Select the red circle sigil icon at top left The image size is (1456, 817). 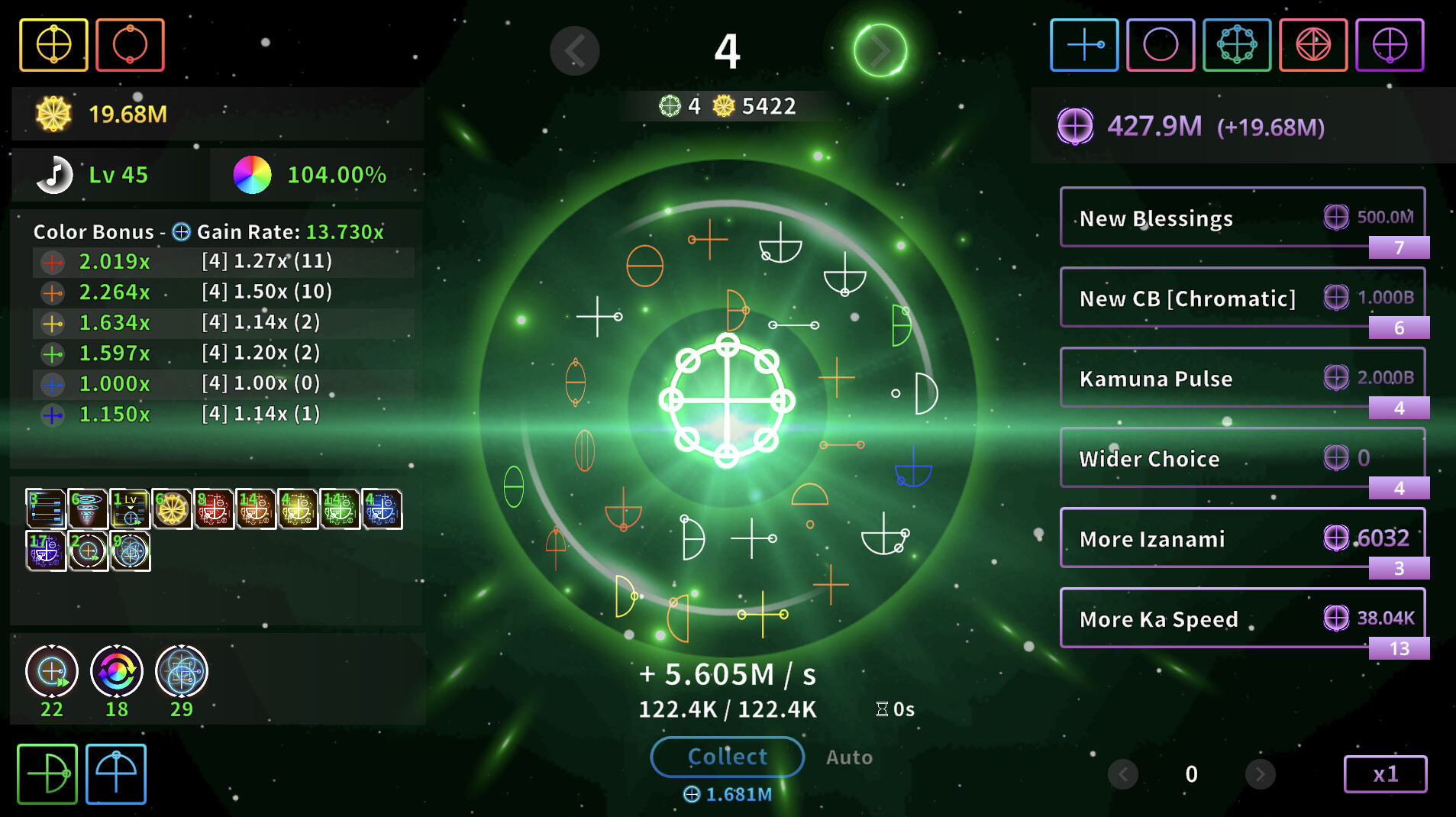click(x=130, y=44)
